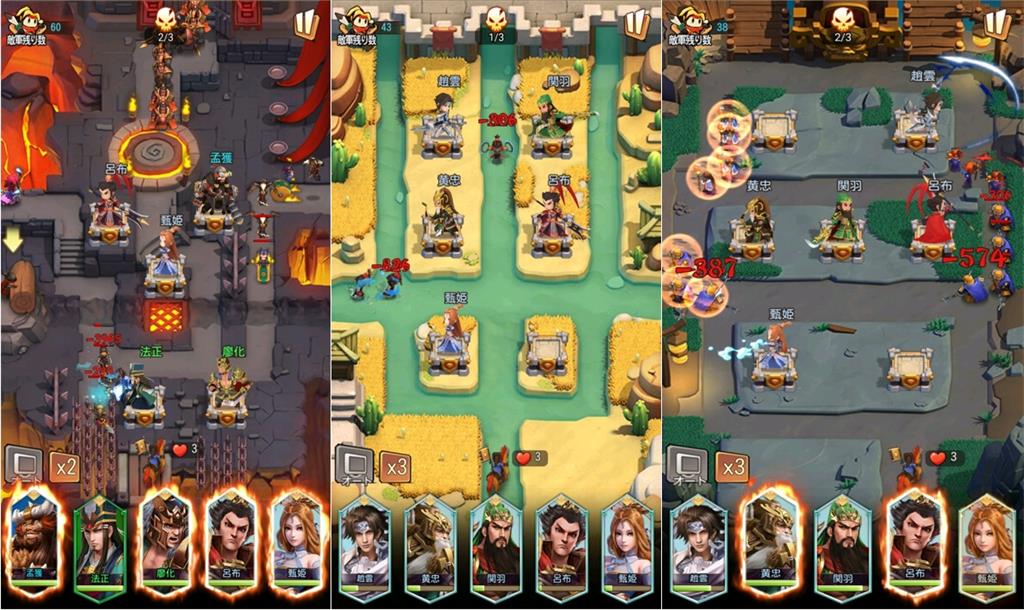Select the 廖化 hero card
This screenshot has width=1024, height=610.
coord(165,540)
